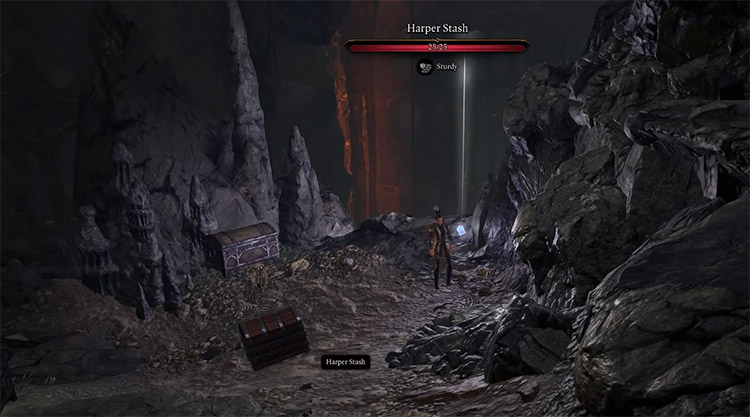Image resolution: width=750 pixels, height=417 pixels.
Task: Click the Harper Stash label near the chest
Action: [x=345, y=361]
